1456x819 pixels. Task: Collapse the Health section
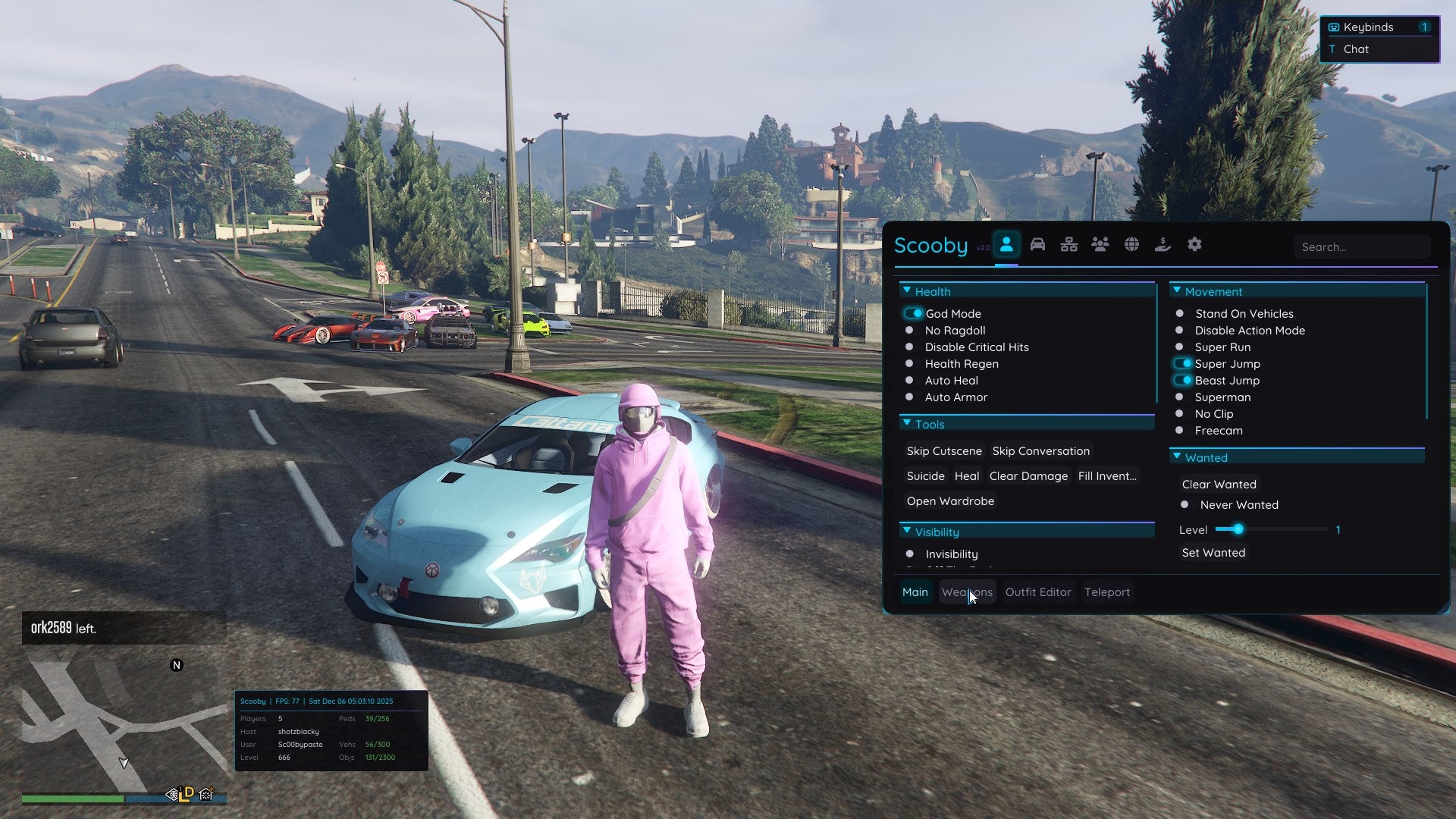(x=907, y=290)
